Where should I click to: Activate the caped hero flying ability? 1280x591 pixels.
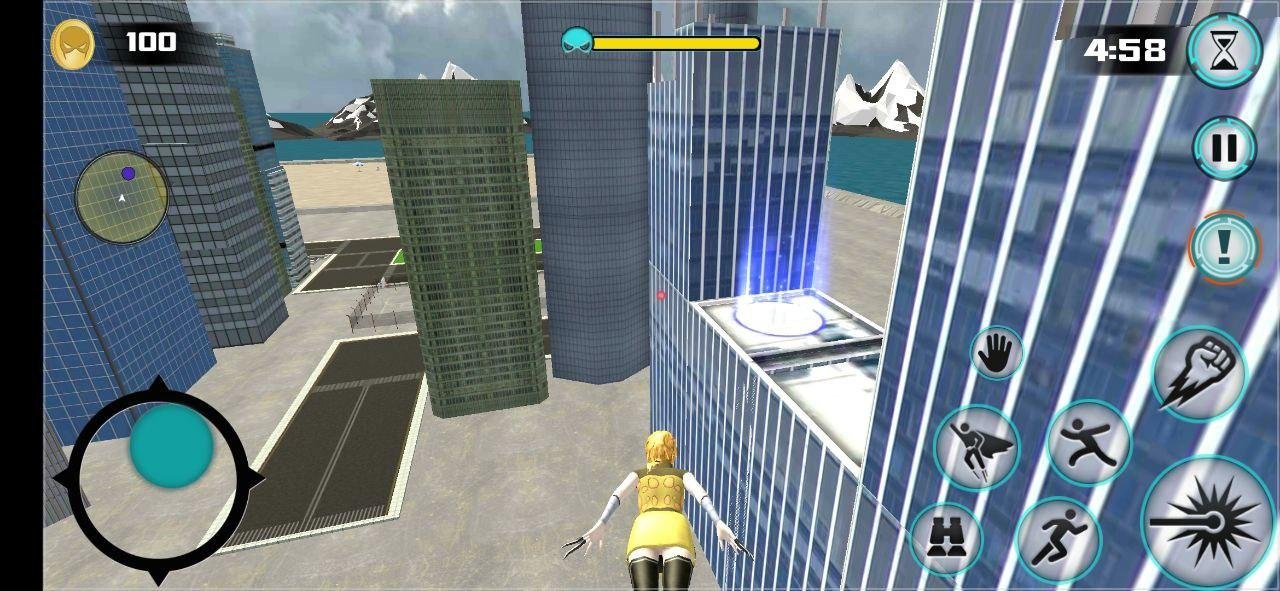pyautogui.click(x=977, y=448)
